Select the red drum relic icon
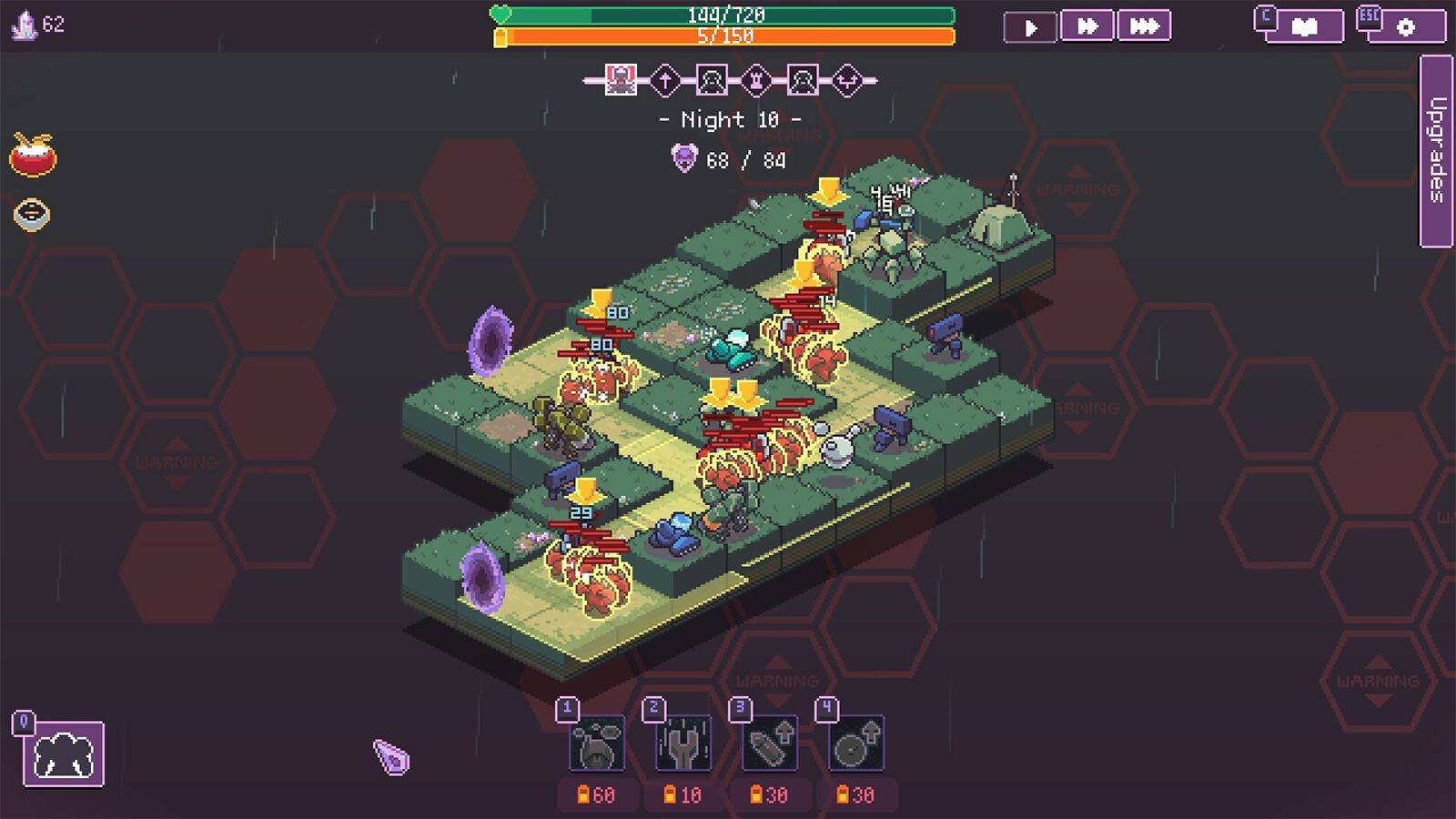 (x=33, y=155)
